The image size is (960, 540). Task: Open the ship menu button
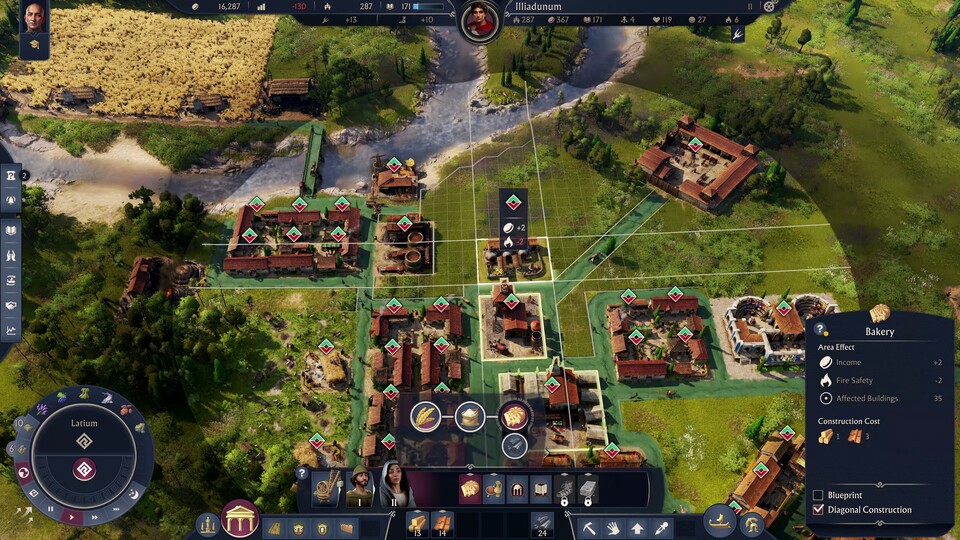720,520
